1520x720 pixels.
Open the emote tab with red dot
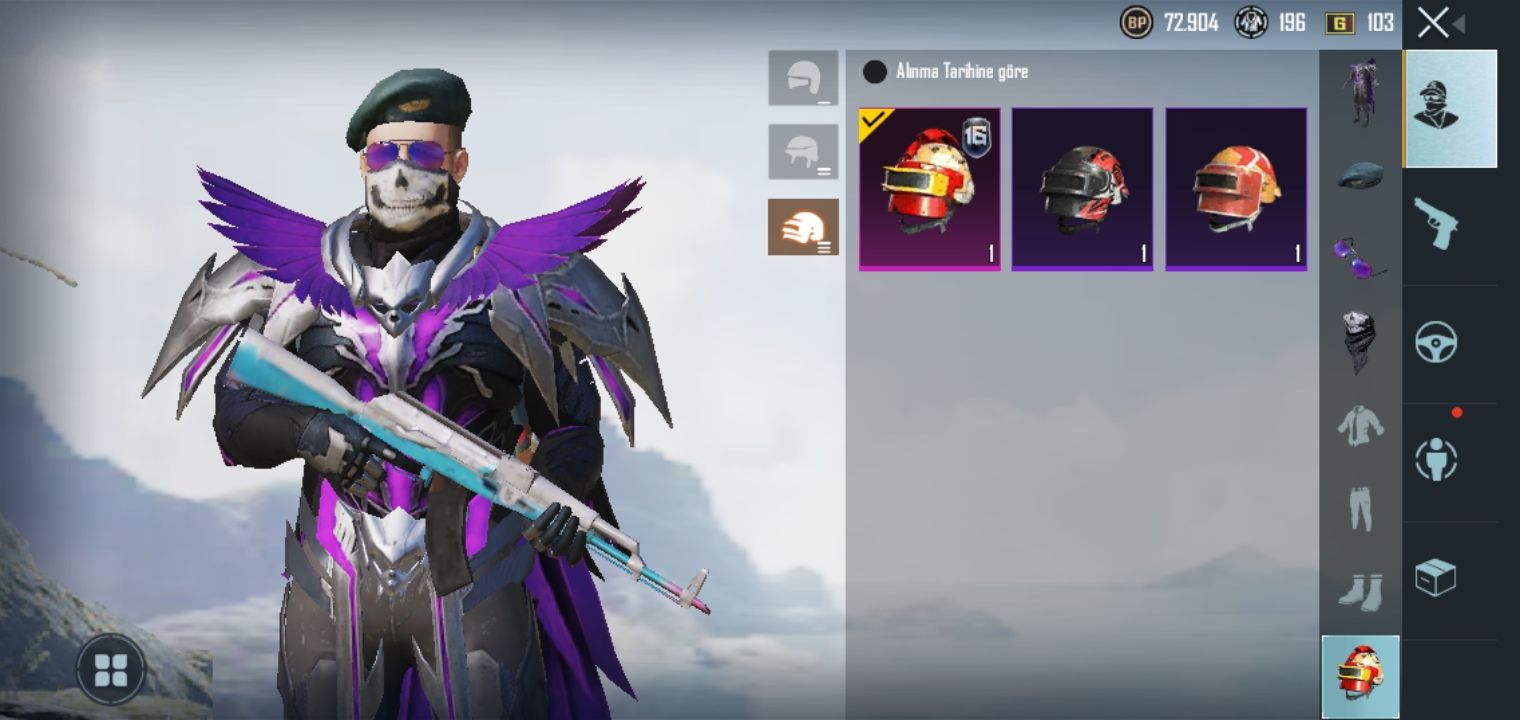point(1436,460)
